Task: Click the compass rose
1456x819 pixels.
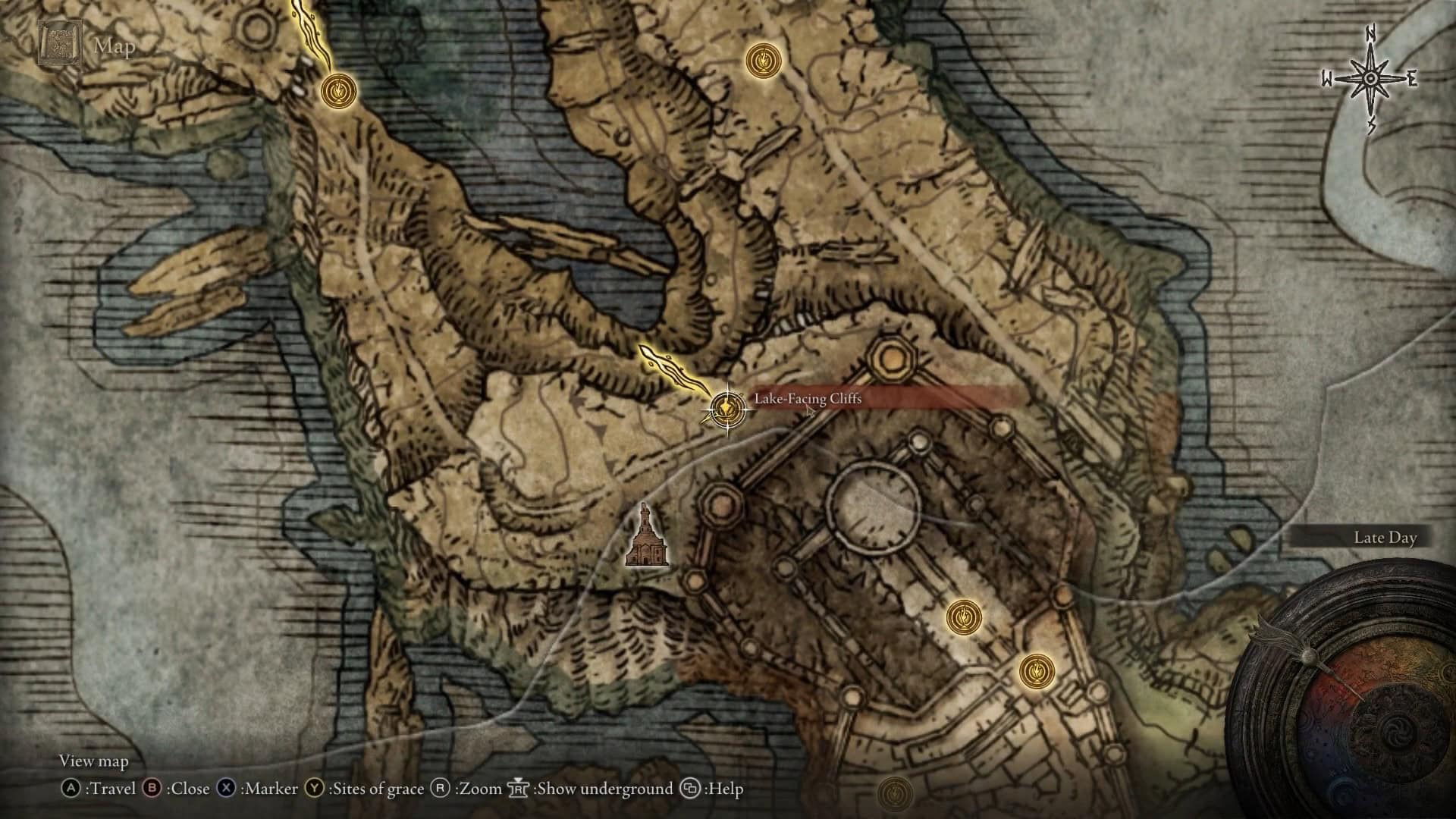Action: pos(1371,80)
